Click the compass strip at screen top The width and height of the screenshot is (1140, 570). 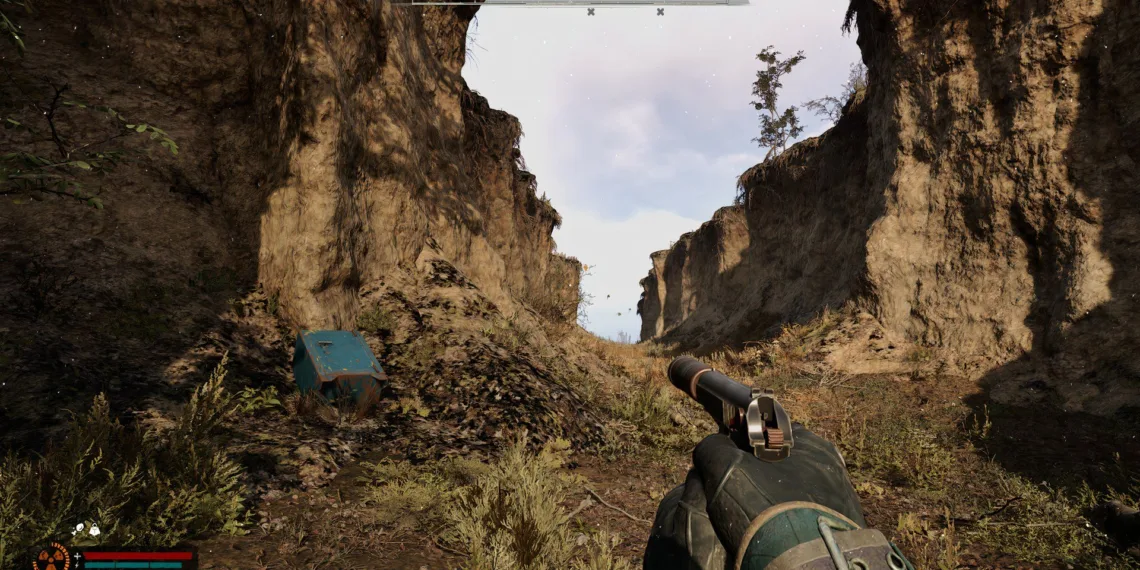pyautogui.click(x=568, y=3)
